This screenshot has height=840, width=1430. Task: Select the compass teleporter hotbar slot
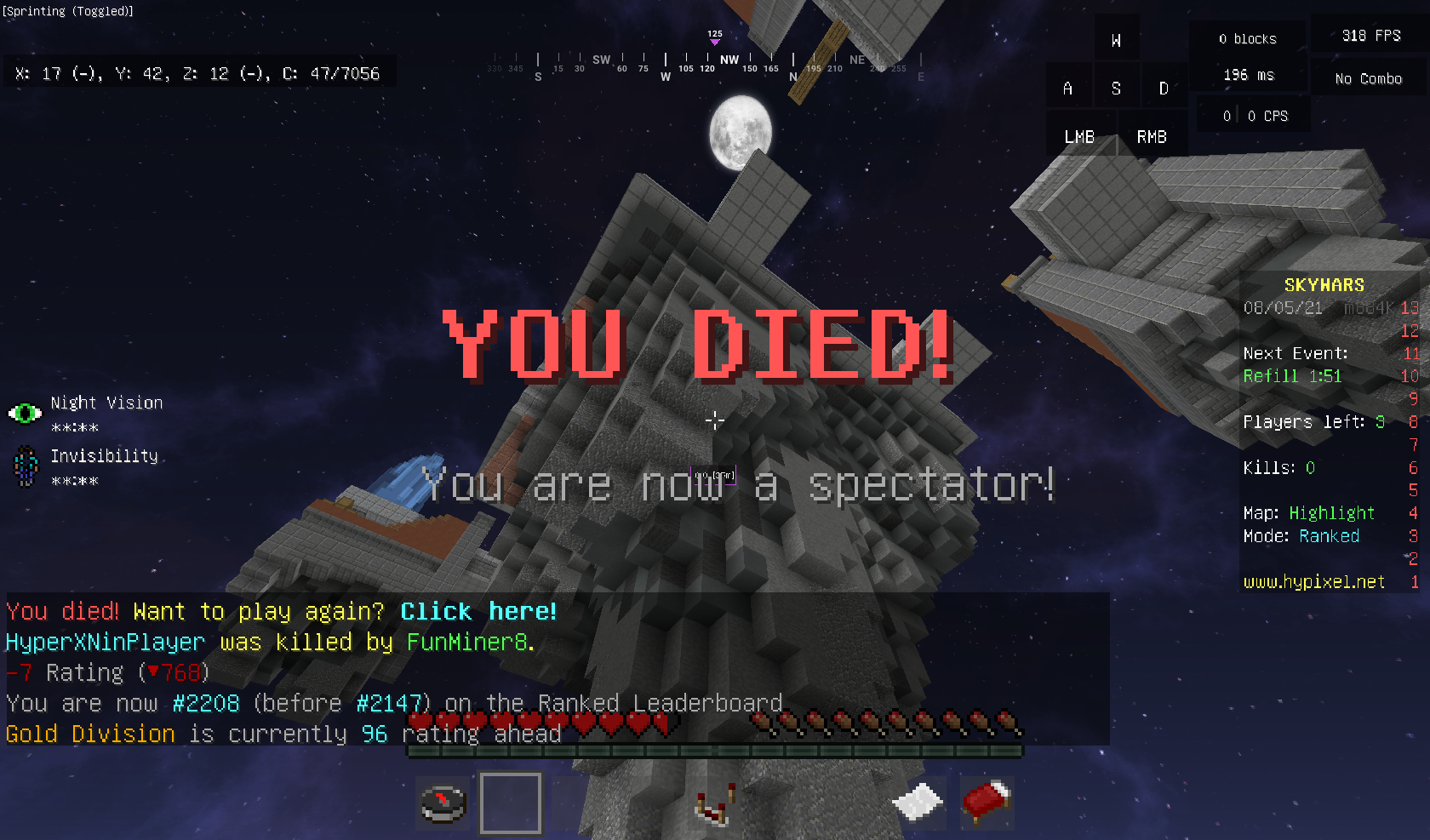443,803
